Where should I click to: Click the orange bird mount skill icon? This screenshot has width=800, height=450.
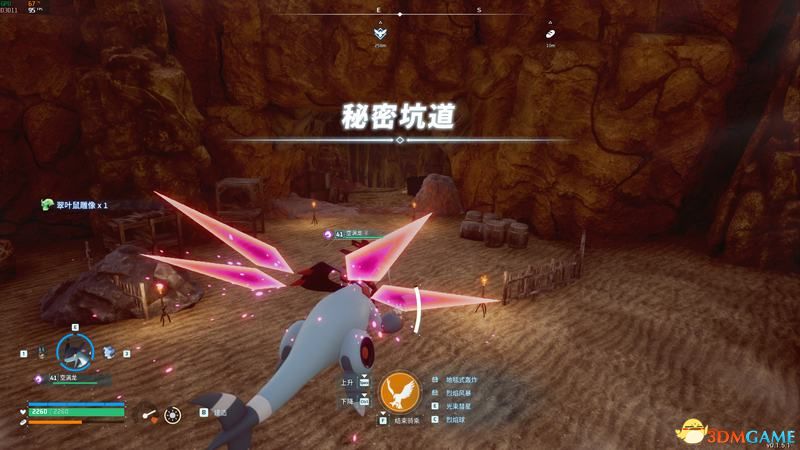pos(403,390)
